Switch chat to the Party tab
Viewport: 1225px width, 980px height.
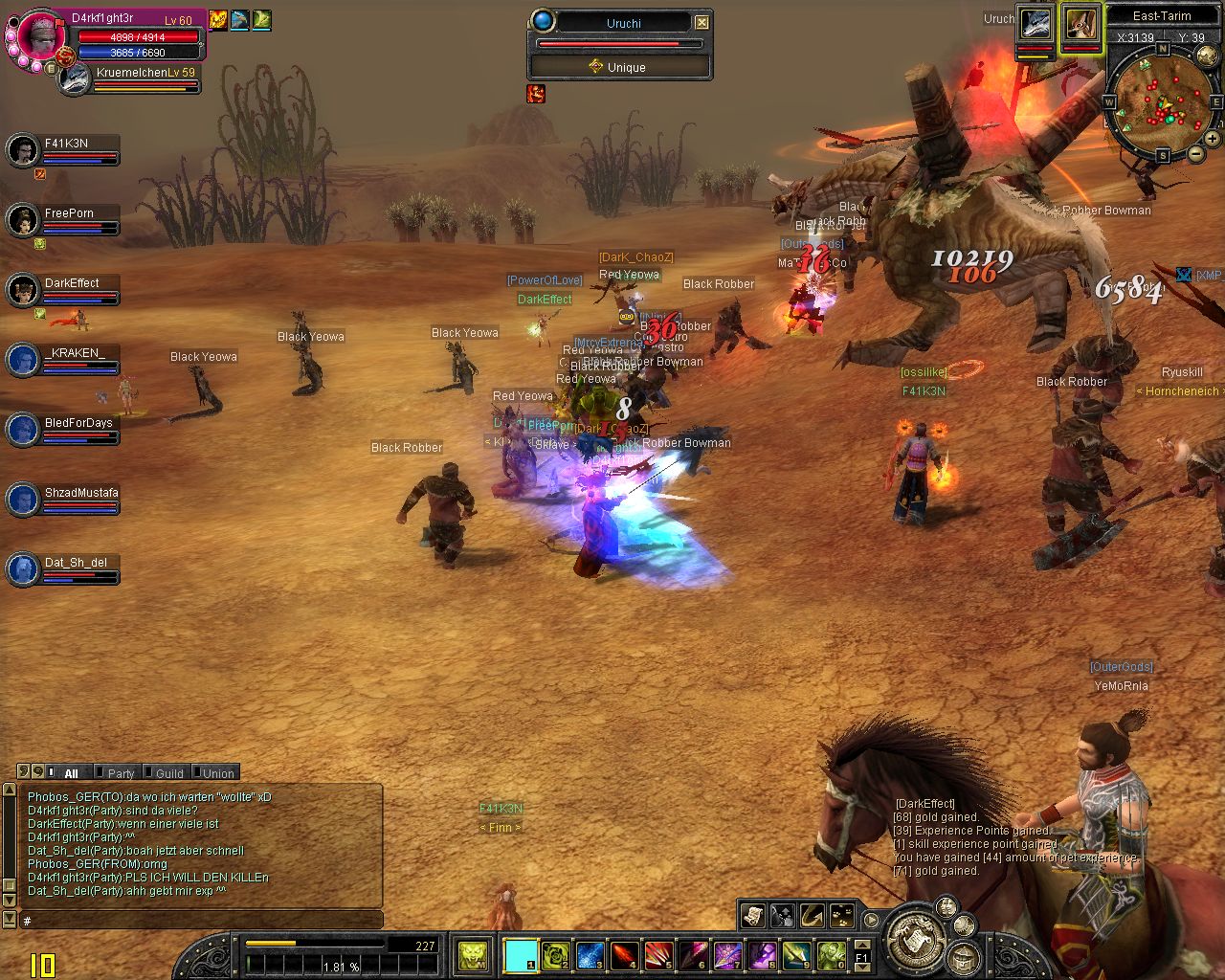pyautogui.click(x=120, y=773)
